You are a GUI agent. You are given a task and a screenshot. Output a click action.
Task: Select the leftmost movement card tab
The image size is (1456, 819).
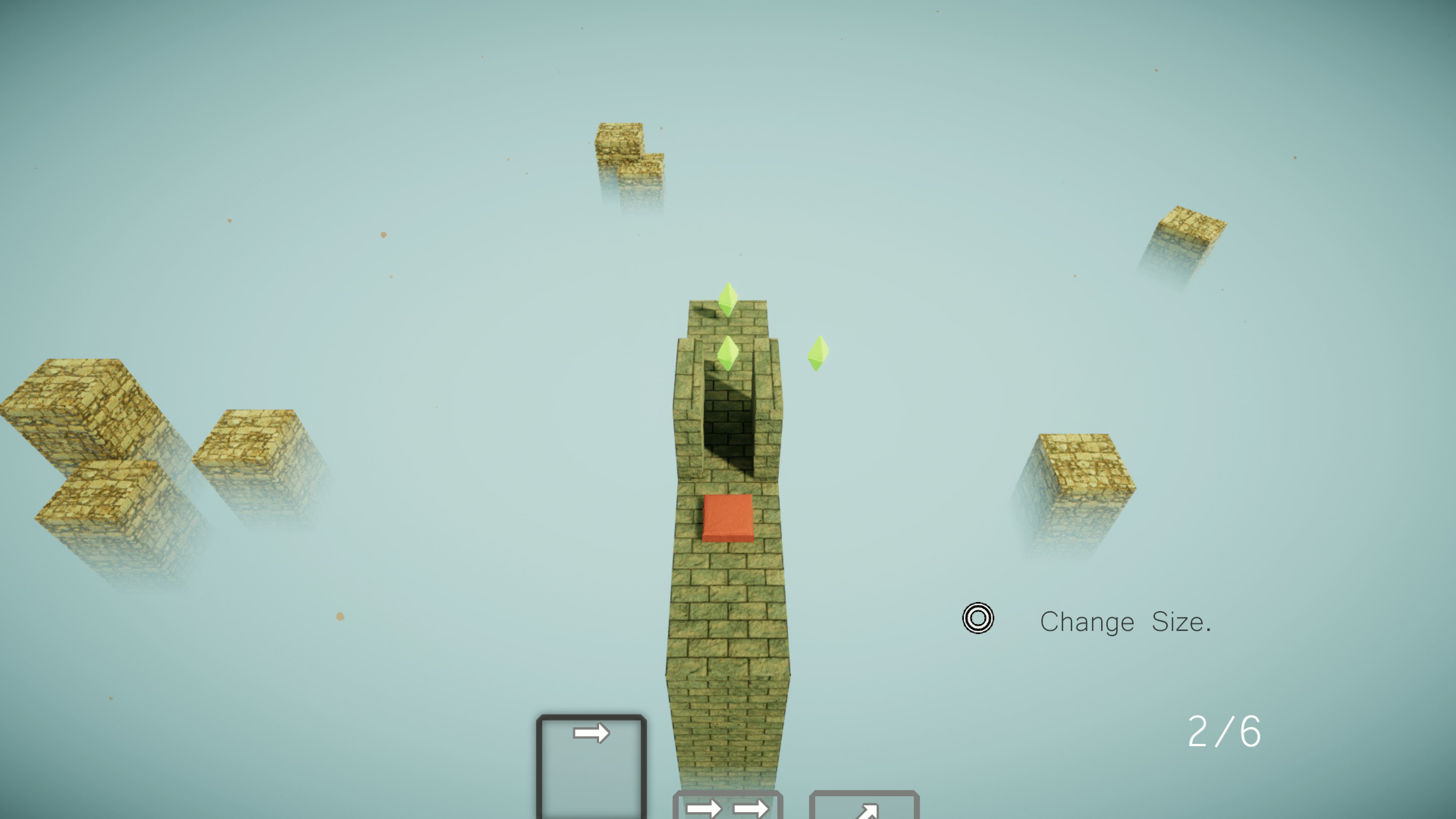click(x=591, y=763)
